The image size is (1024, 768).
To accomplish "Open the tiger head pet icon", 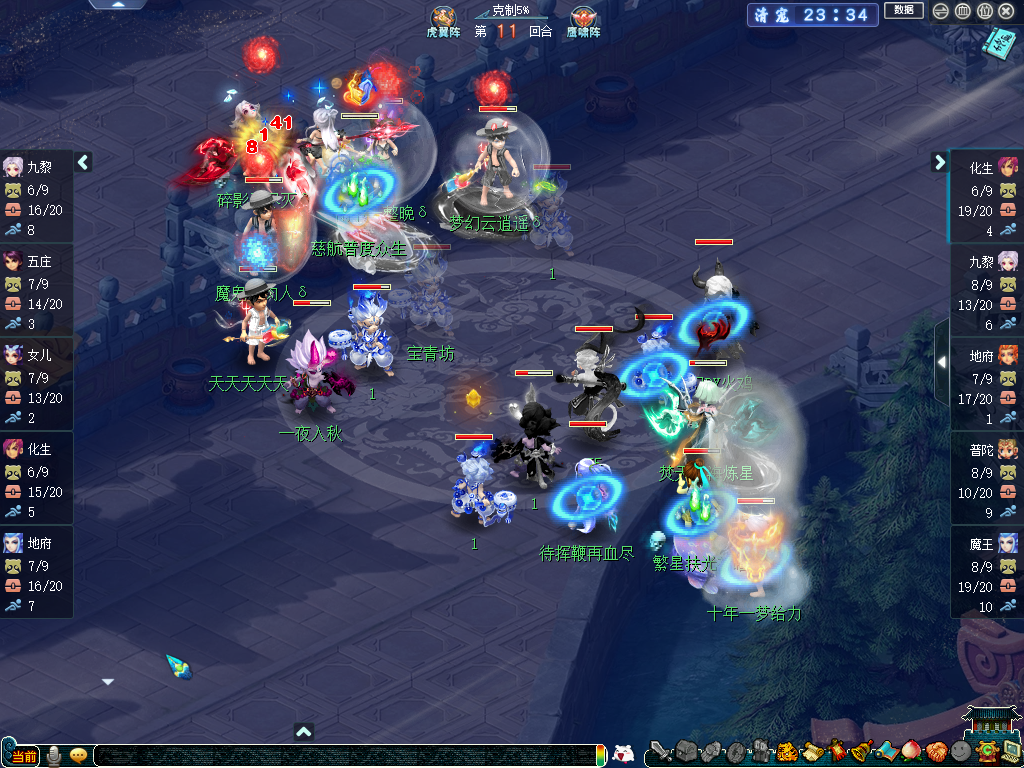I will point(787,751).
